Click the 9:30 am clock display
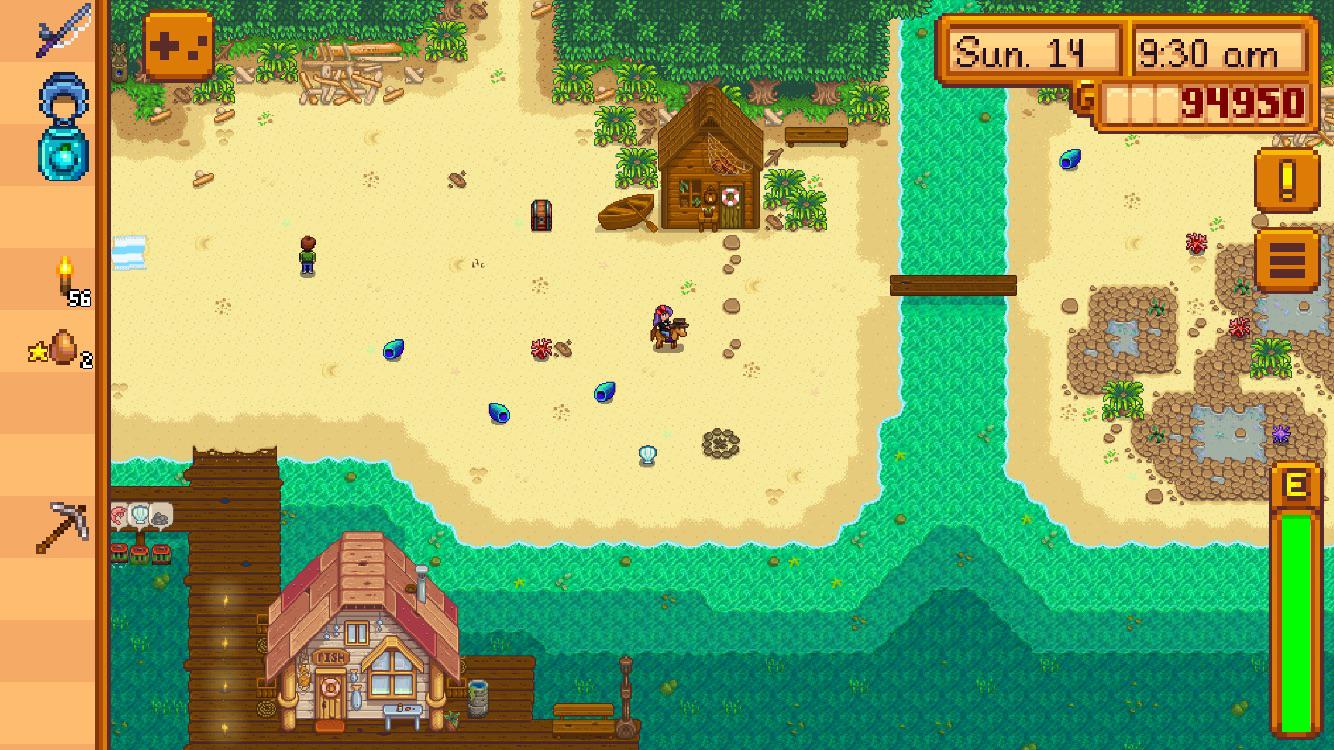This screenshot has width=1334, height=750. (x=1222, y=48)
